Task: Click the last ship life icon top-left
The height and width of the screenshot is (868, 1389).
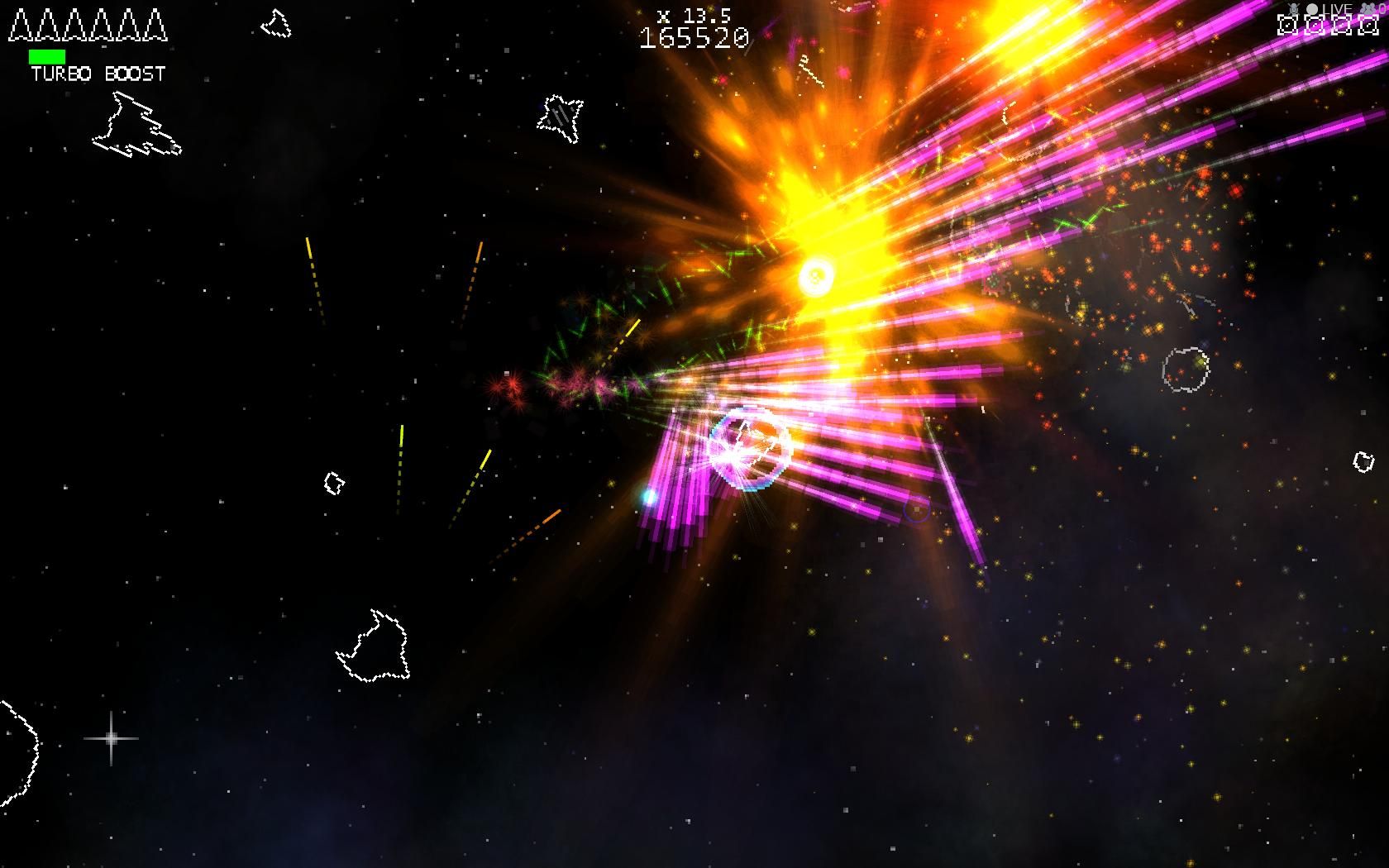Action: (154, 26)
